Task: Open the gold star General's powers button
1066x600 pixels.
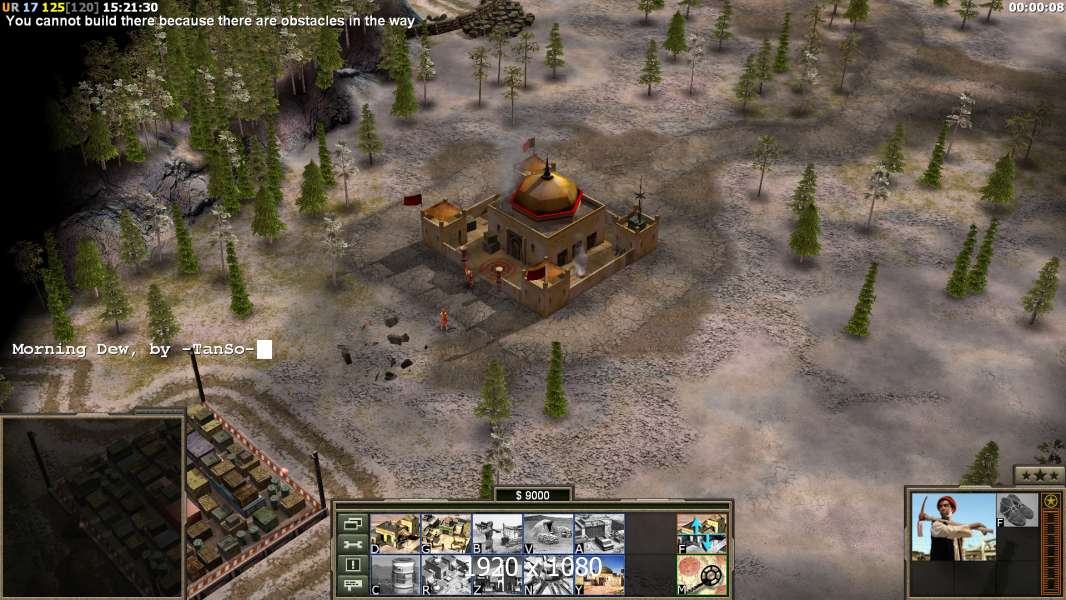Action: (x=1050, y=501)
